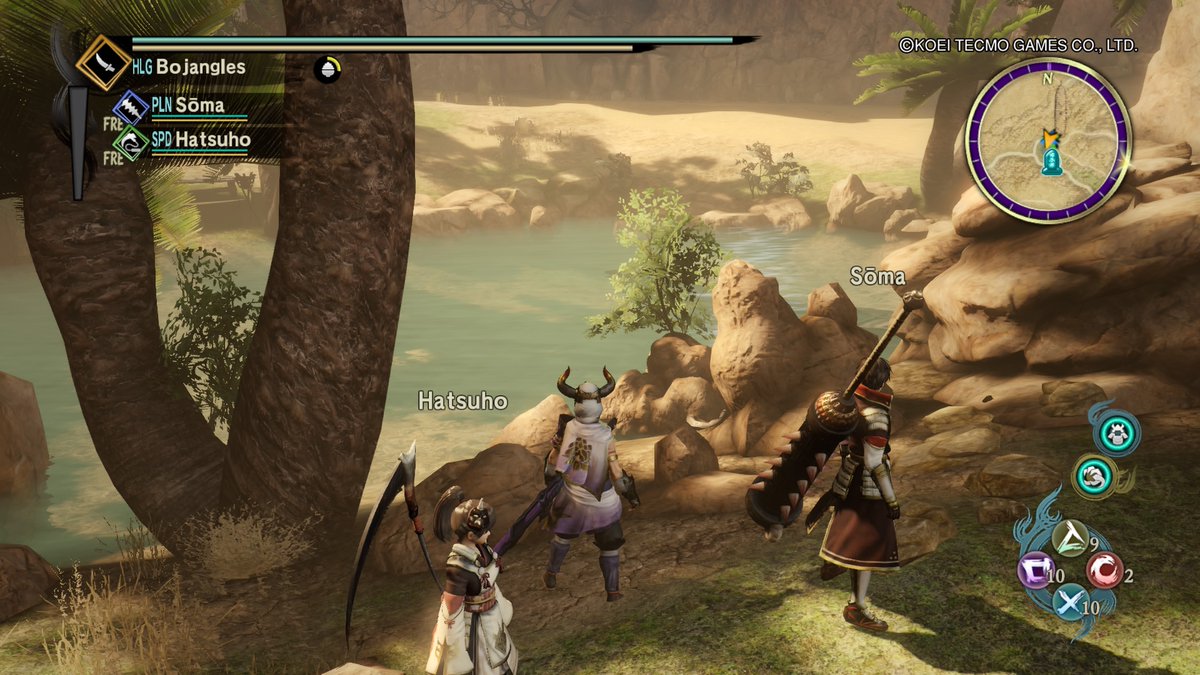Use the blue cross skill
This screenshot has height=675, width=1200.
[x=1070, y=602]
